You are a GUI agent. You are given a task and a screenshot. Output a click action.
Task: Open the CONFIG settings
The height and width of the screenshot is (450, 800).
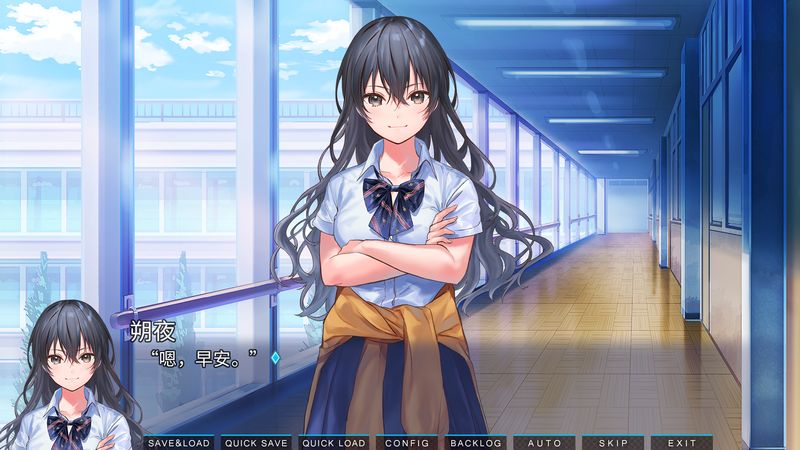(406, 442)
